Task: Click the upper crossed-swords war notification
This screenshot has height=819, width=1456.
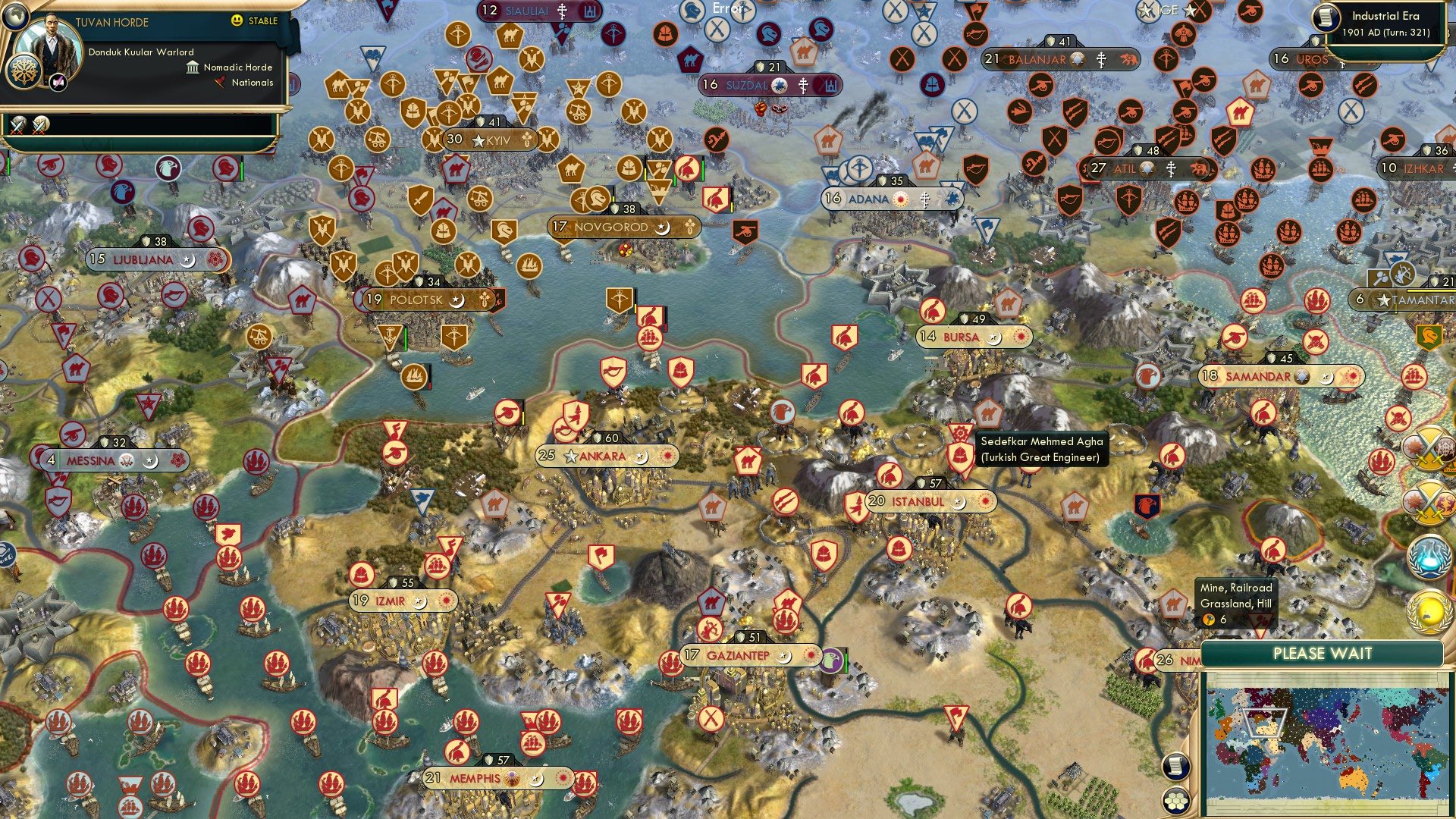Action: [x=1429, y=449]
